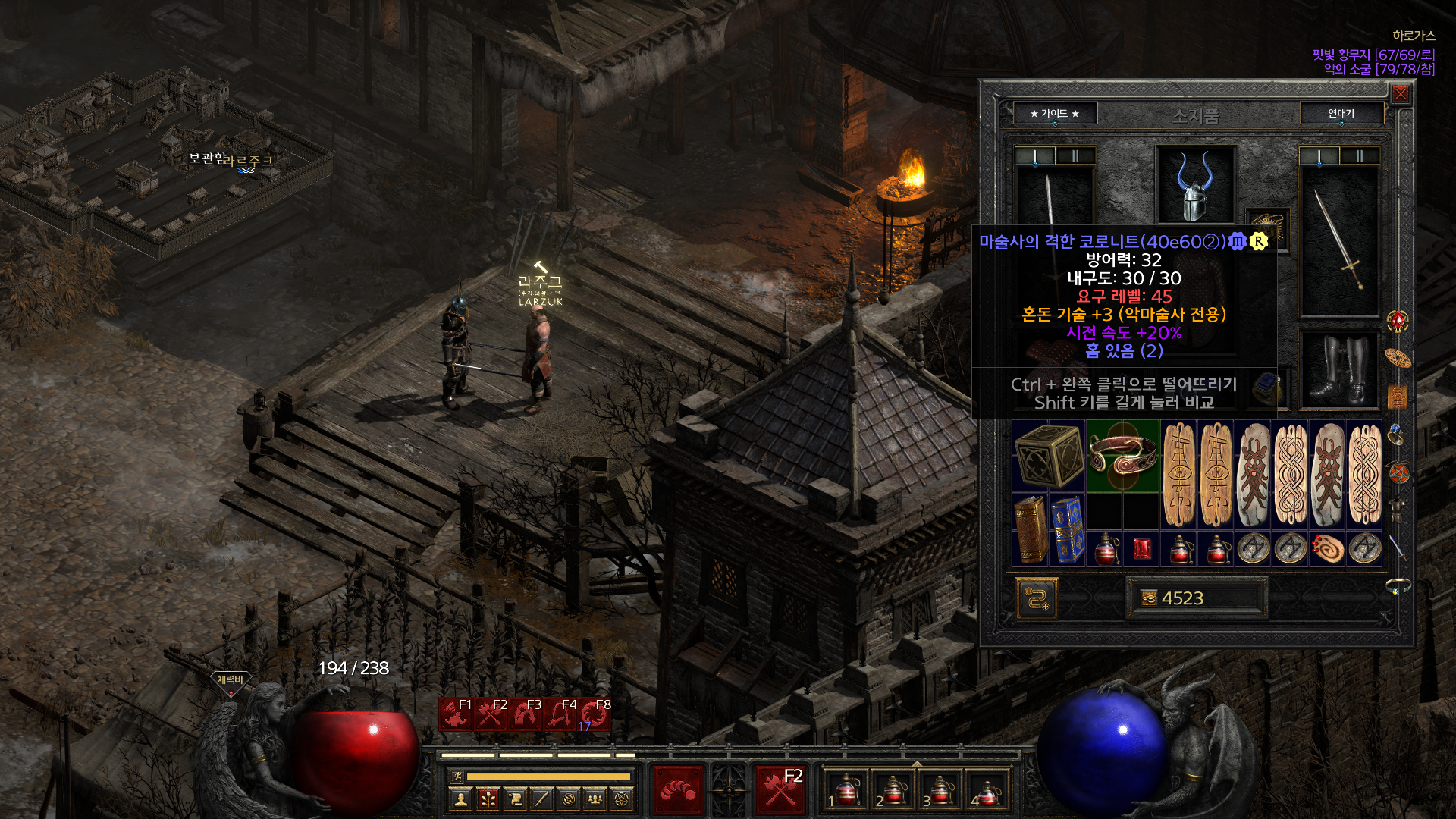Open the quest log scroll button
The height and width of the screenshot is (819, 1456).
[515, 799]
